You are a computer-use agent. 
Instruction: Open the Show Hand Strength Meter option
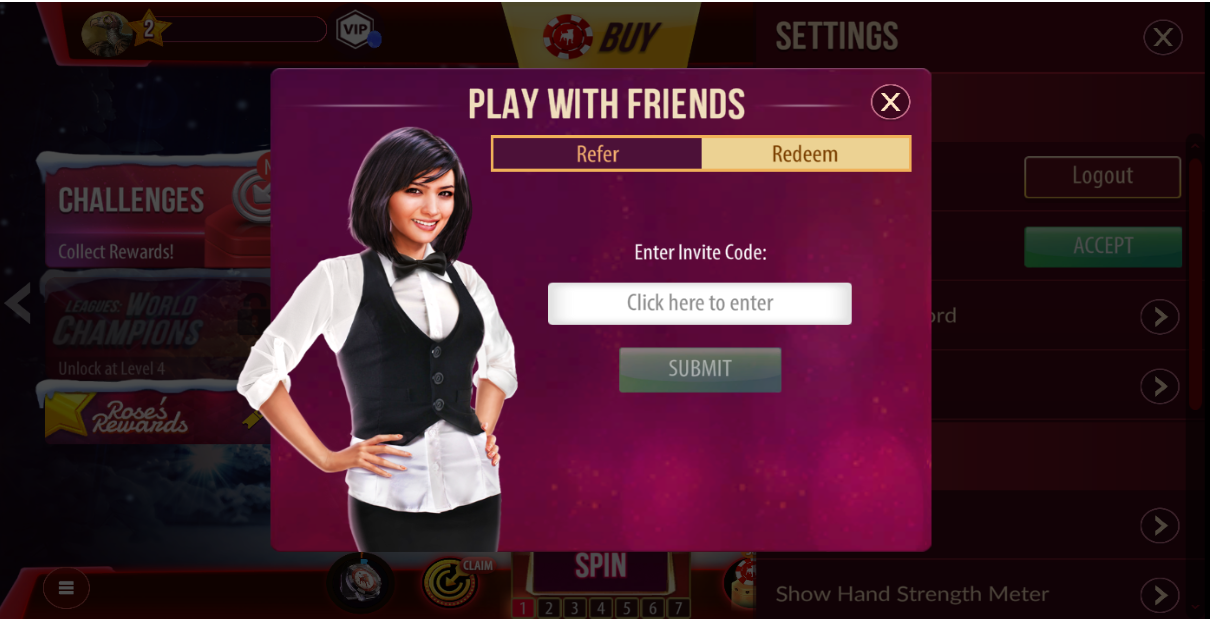tap(1159, 595)
